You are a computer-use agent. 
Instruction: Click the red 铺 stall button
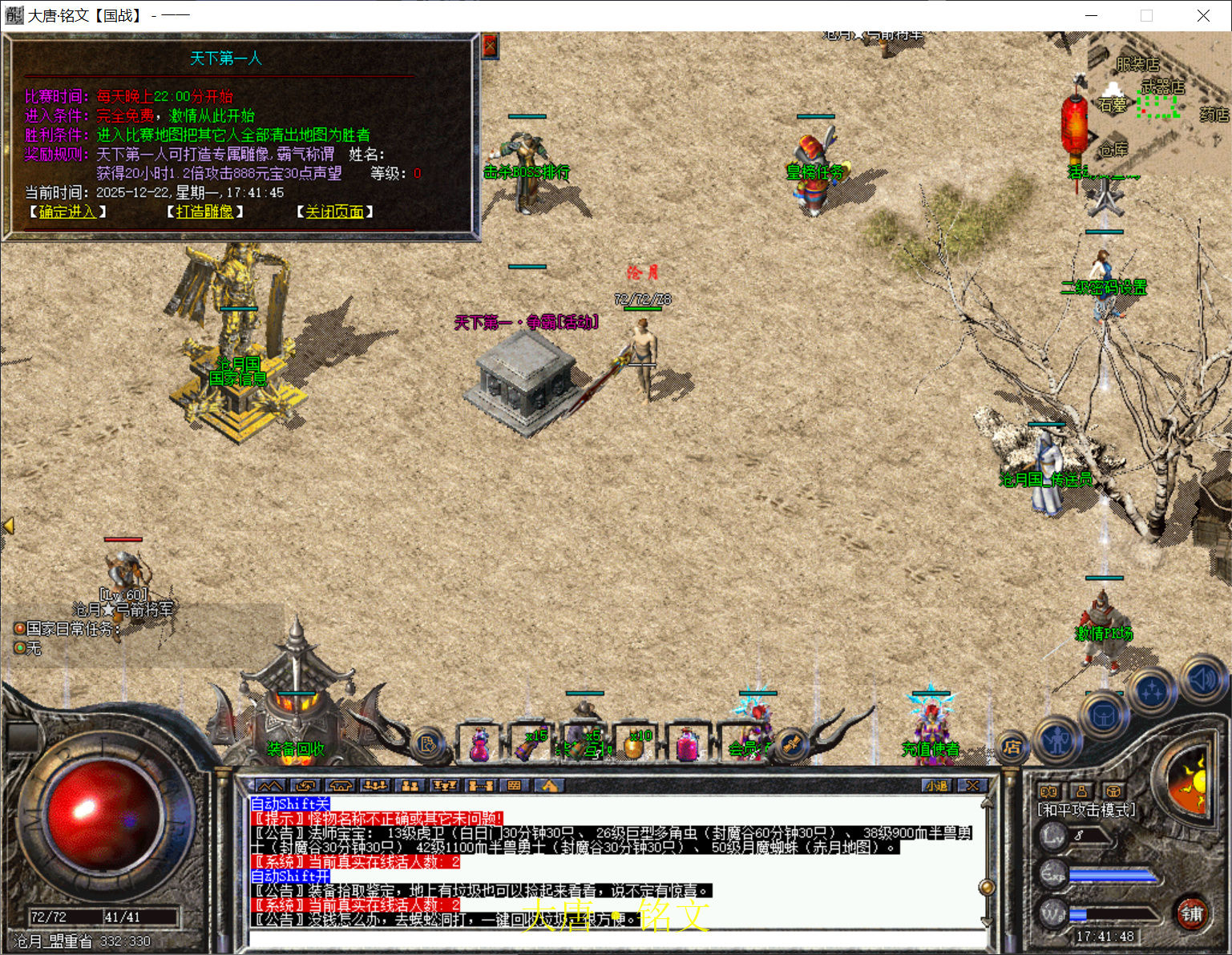1192,913
